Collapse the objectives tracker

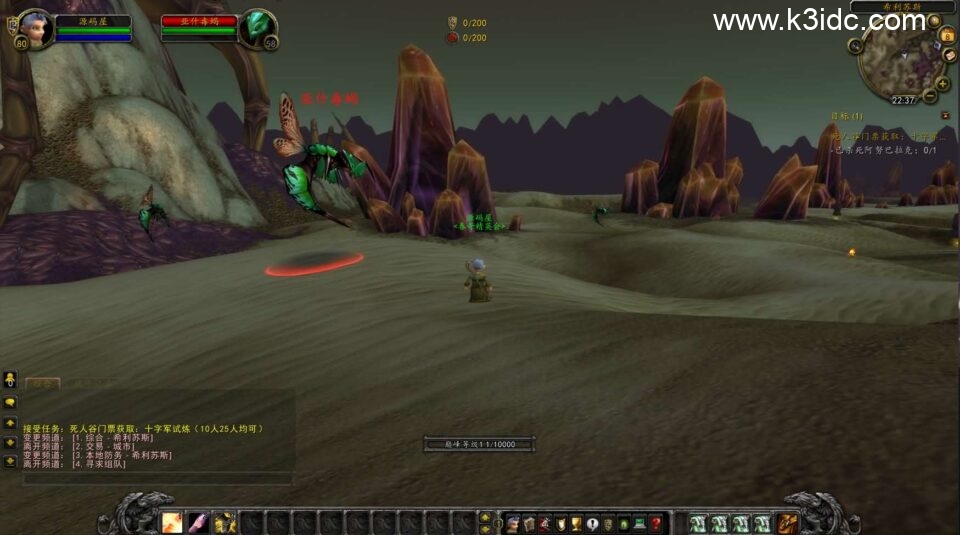pyautogui.click(x=945, y=115)
